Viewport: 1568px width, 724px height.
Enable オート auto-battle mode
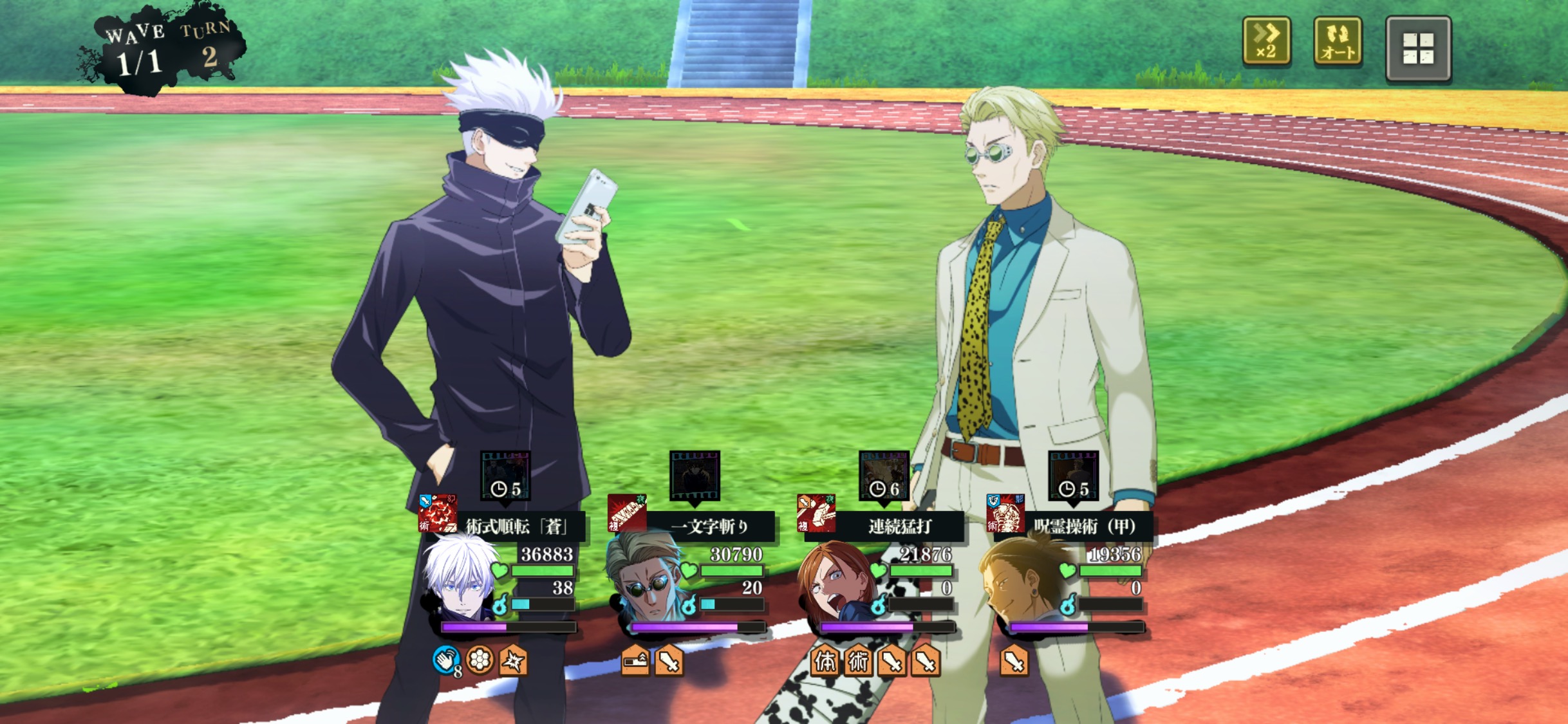click(1338, 42)
